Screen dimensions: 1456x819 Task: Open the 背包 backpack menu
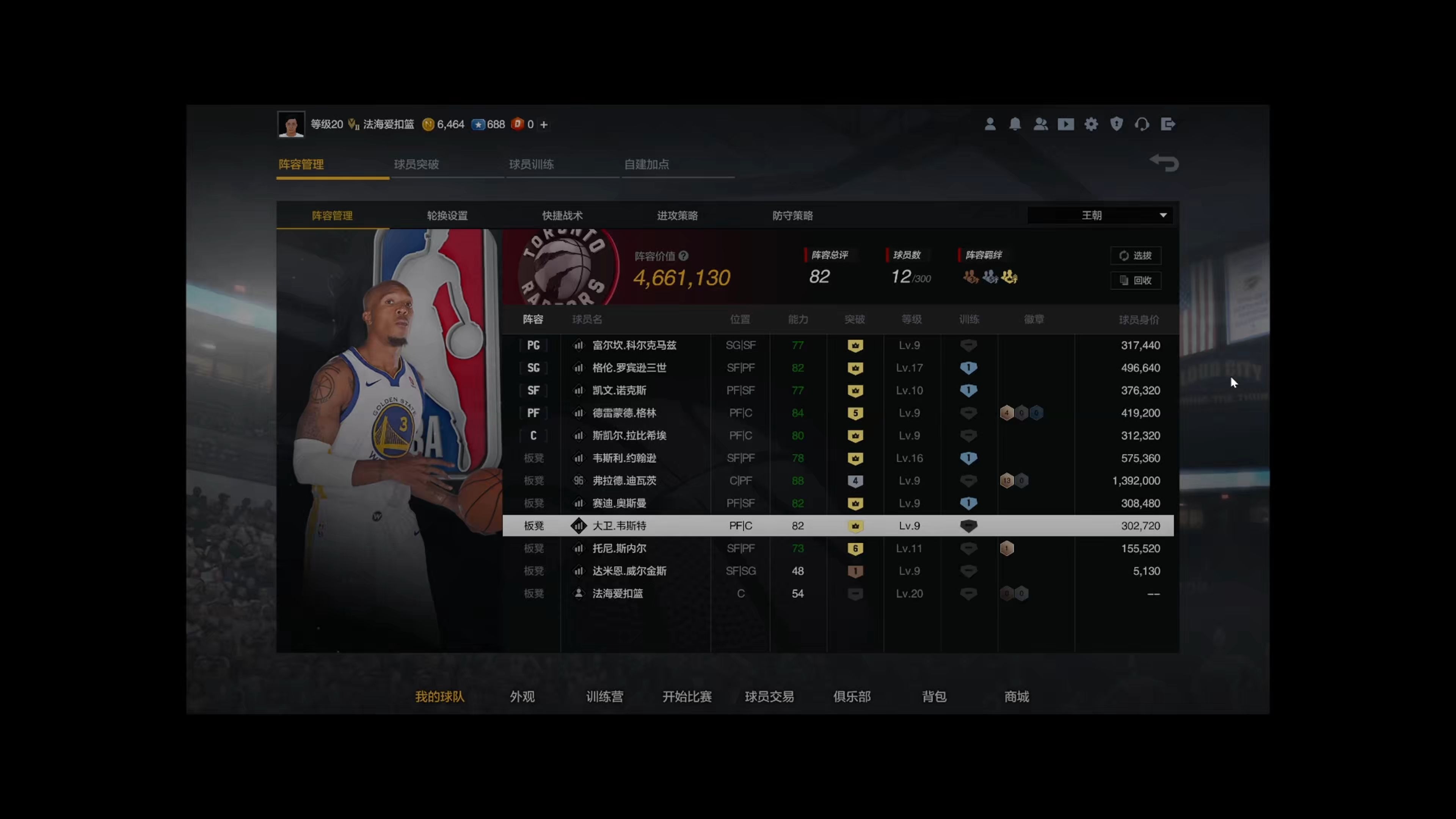pyautogui.click(x=934, y=697)
